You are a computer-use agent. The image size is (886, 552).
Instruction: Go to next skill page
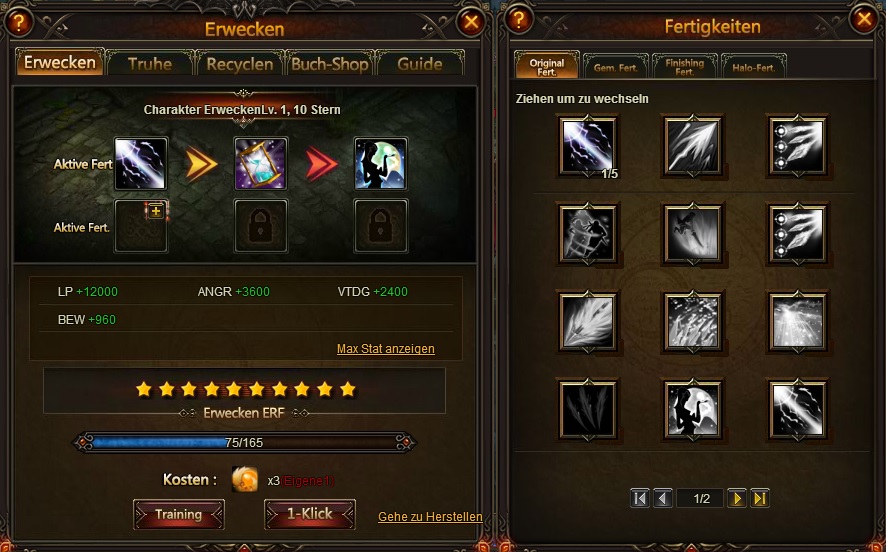[x=737, y=498]
